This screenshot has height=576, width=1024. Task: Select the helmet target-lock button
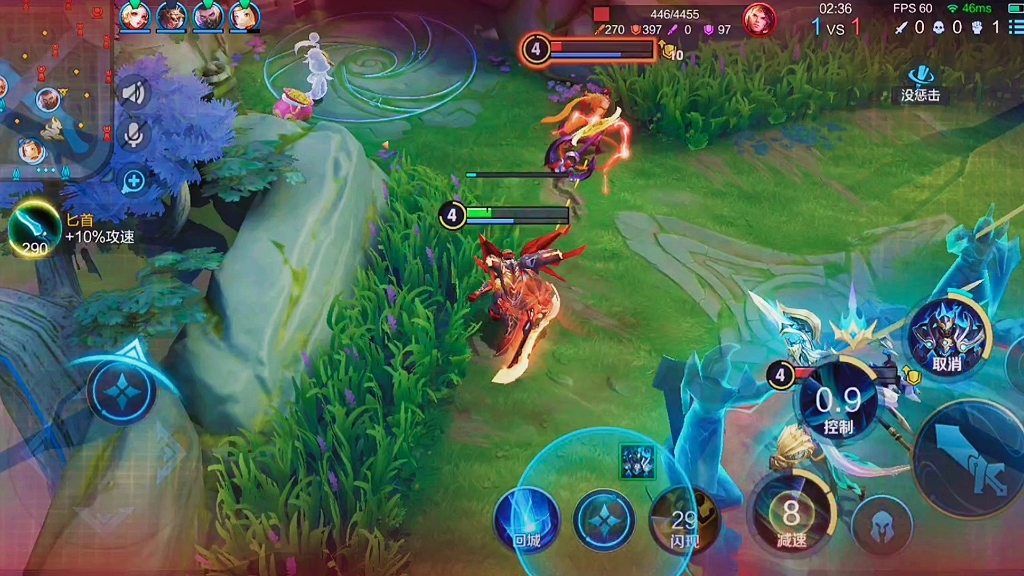click(x=882, y=524)
